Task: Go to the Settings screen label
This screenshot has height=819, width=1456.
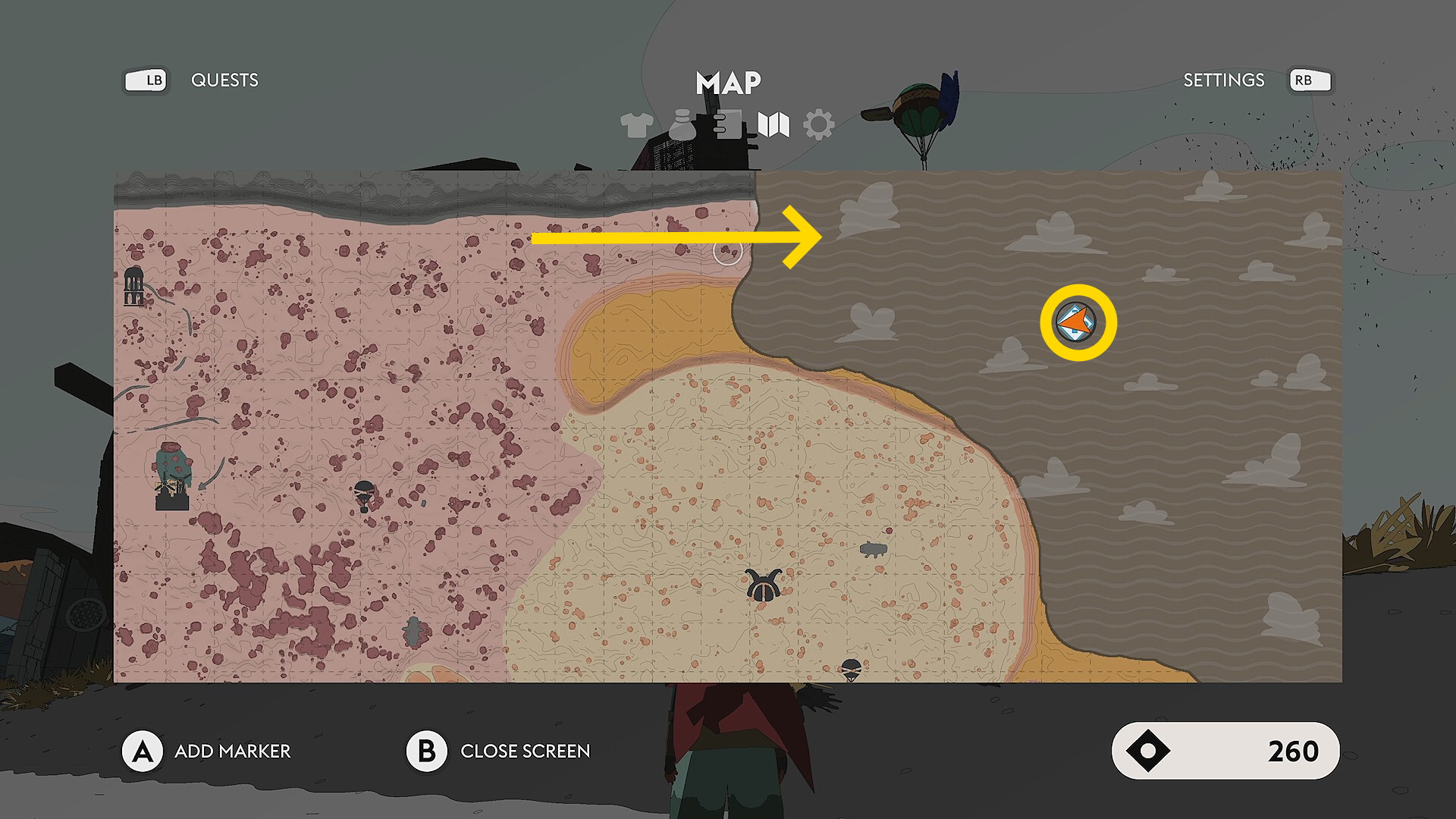Action: click(x=1223, y=80)
